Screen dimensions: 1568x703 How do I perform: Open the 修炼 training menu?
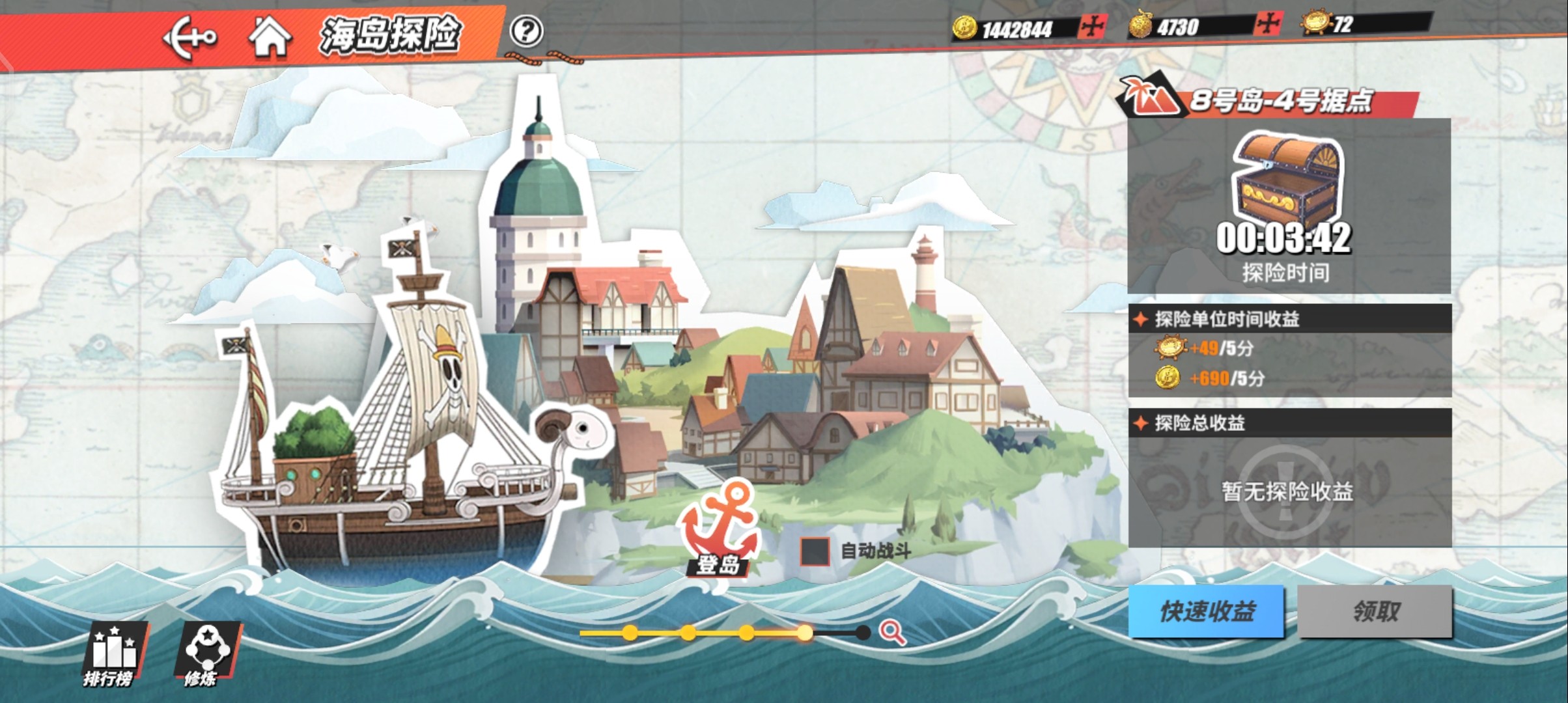point(204,654)
